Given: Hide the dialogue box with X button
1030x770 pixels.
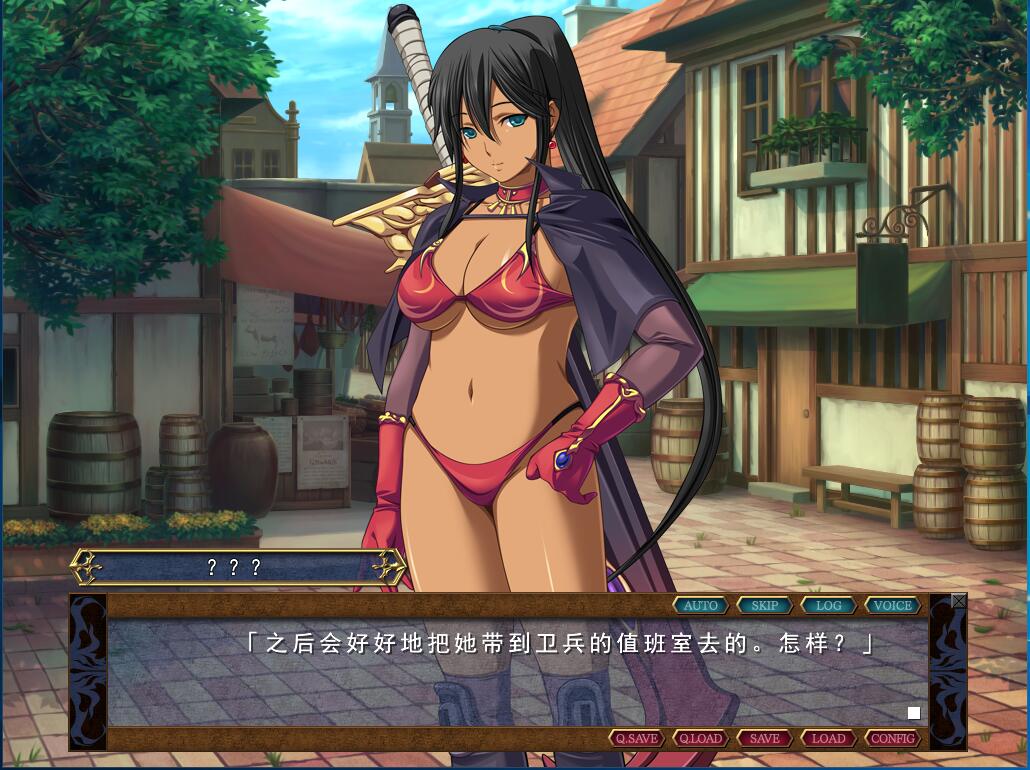Looking at the screenshot, I should coord(959,601).
